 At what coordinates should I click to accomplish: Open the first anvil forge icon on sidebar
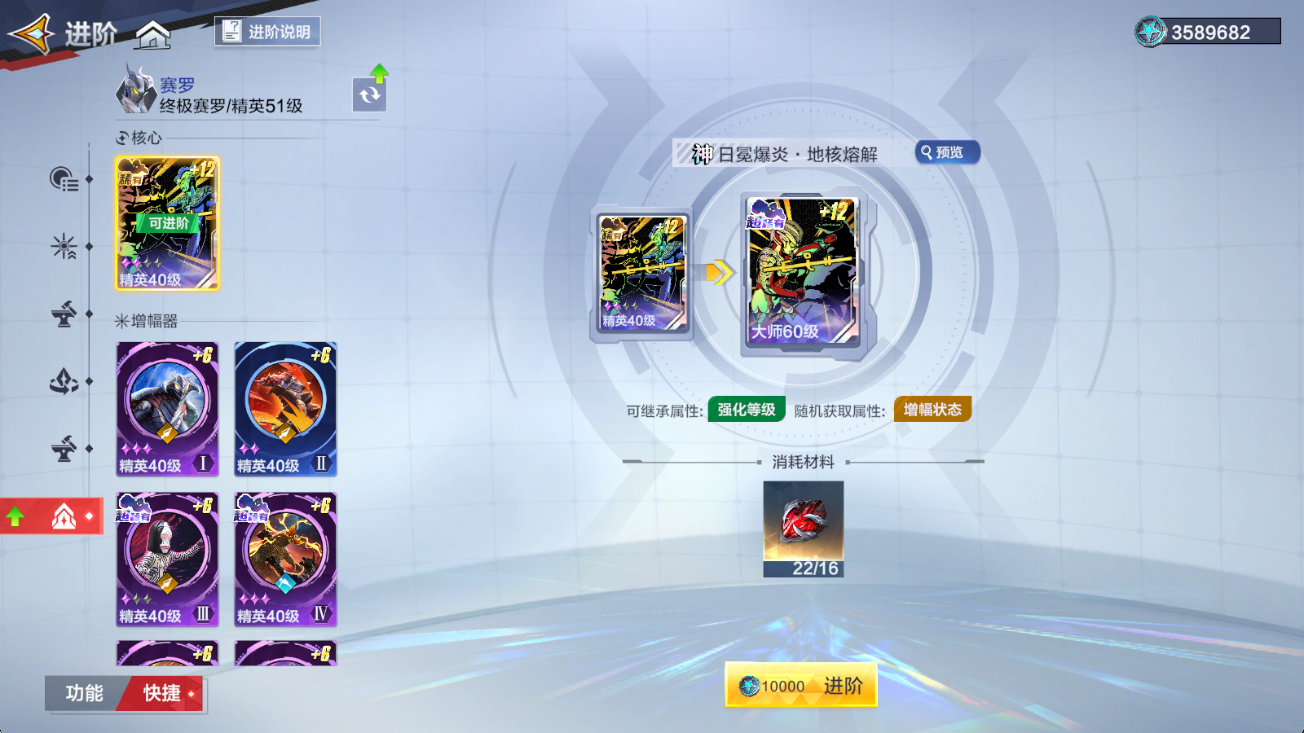pos(63,314)
